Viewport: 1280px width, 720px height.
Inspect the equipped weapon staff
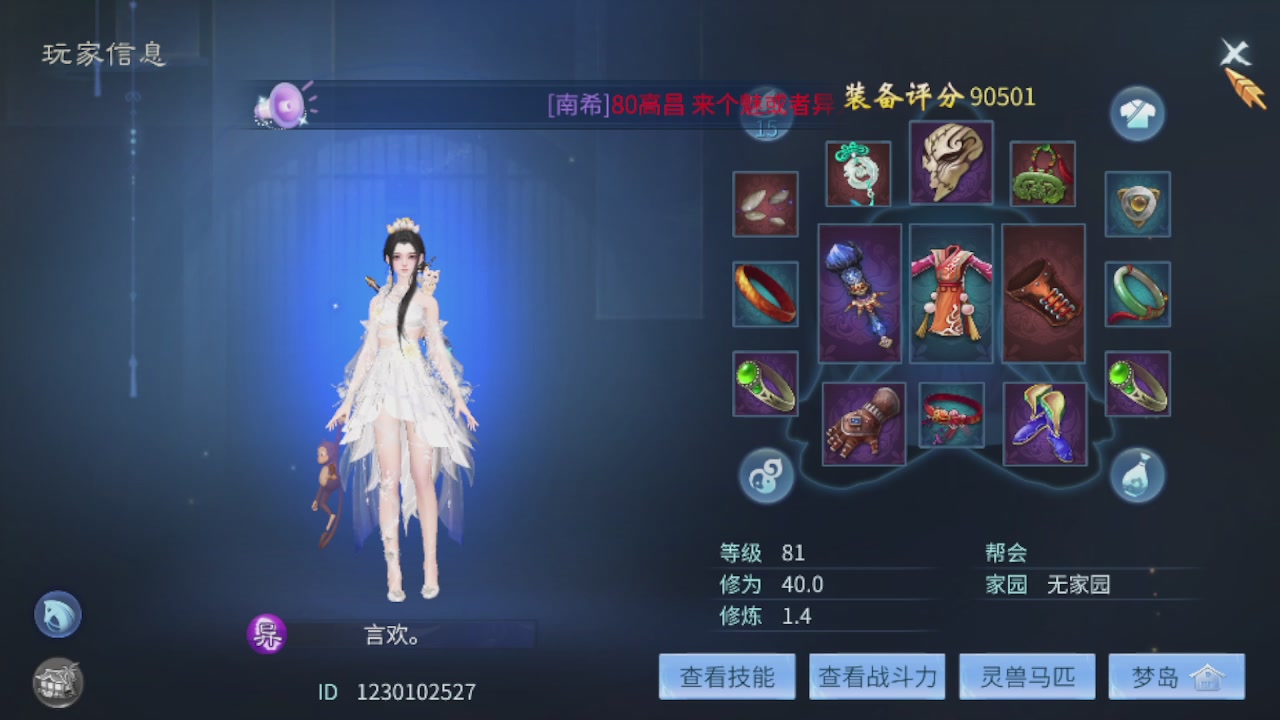point(859,294)
